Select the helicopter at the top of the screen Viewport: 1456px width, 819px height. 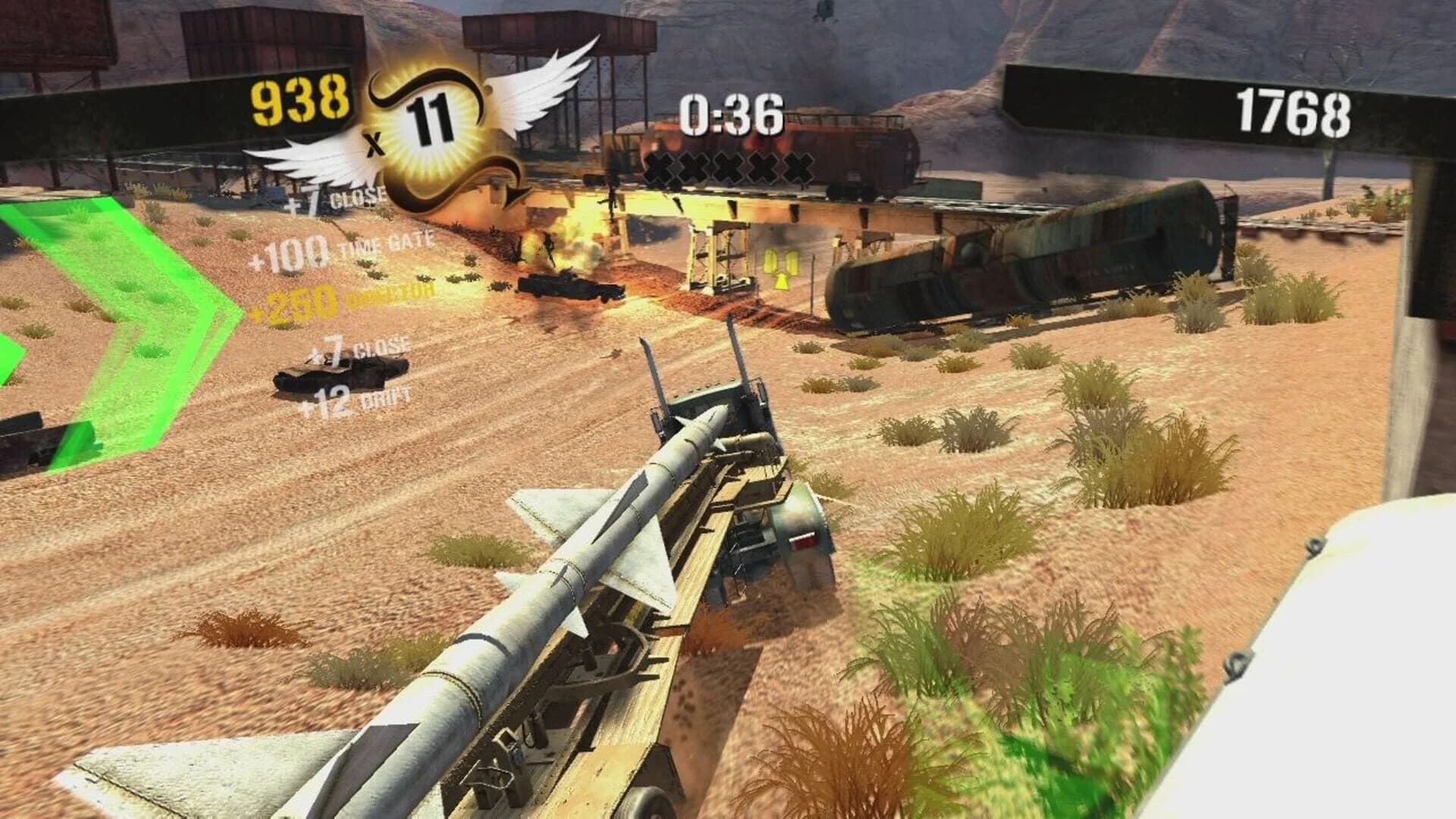[824, 9]
